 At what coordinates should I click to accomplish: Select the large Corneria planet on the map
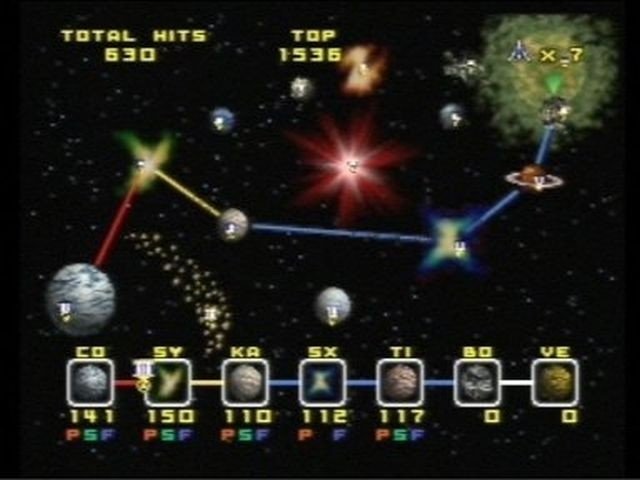pos(79,298)
